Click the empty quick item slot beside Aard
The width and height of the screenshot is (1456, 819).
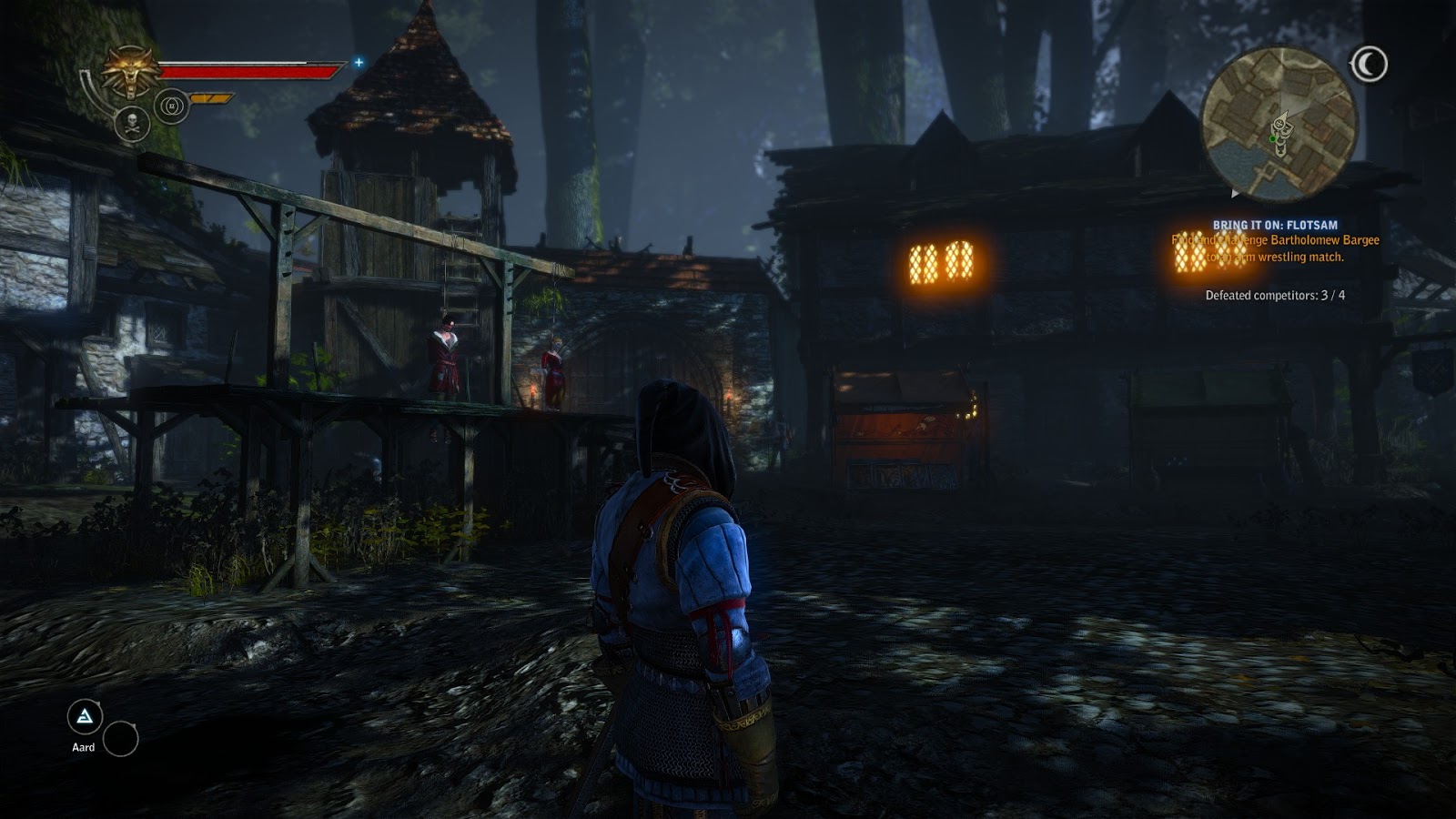(x=120, y=739)
